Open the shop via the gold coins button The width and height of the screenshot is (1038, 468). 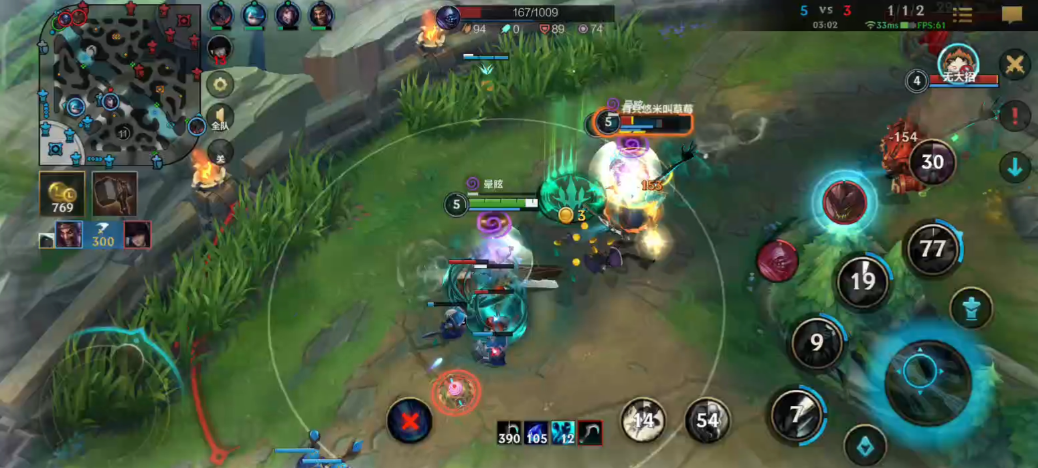[x=62, y=194]
